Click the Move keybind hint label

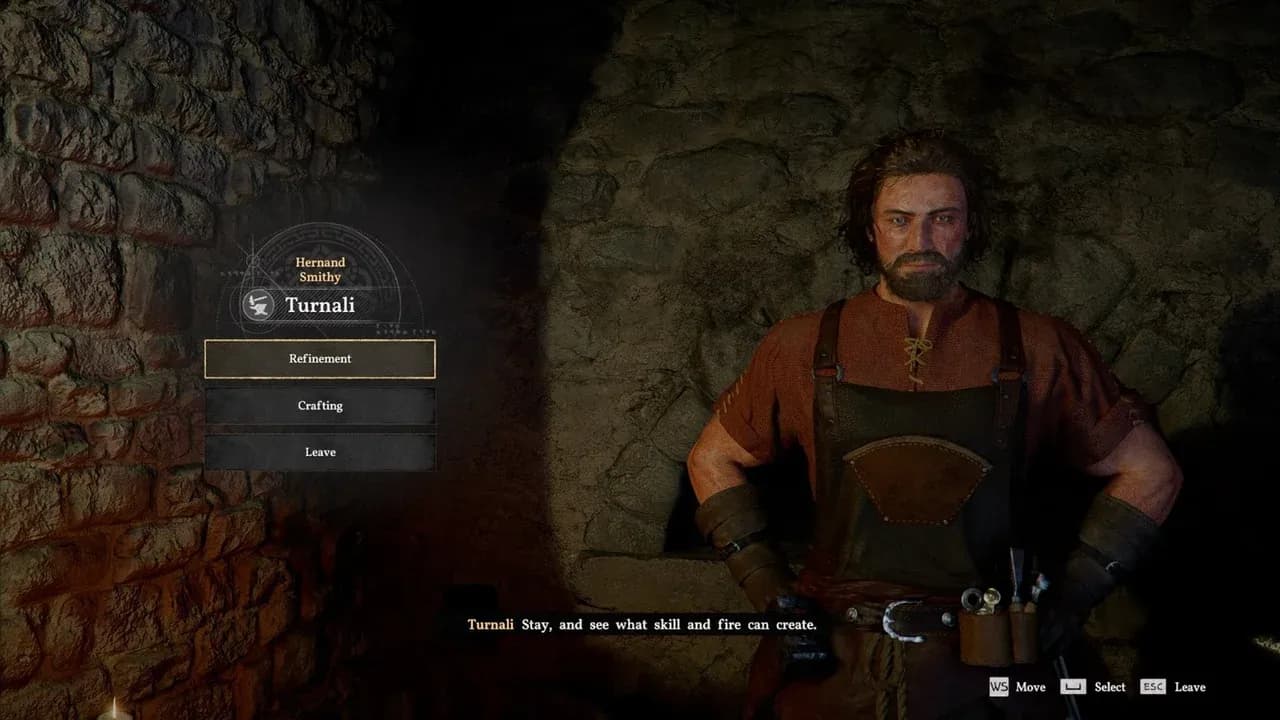pyautogui.click(x=1031, y=688)
